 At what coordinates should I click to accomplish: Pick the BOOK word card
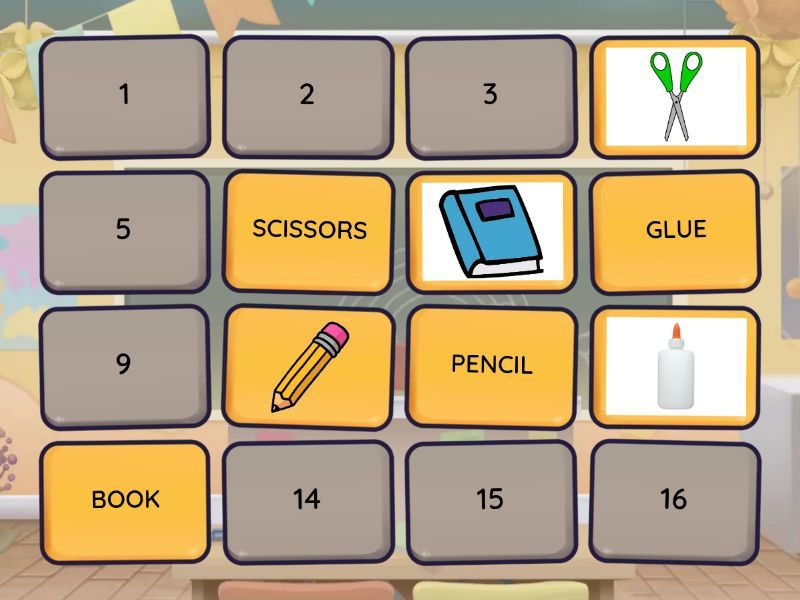[x=126, y=499]
